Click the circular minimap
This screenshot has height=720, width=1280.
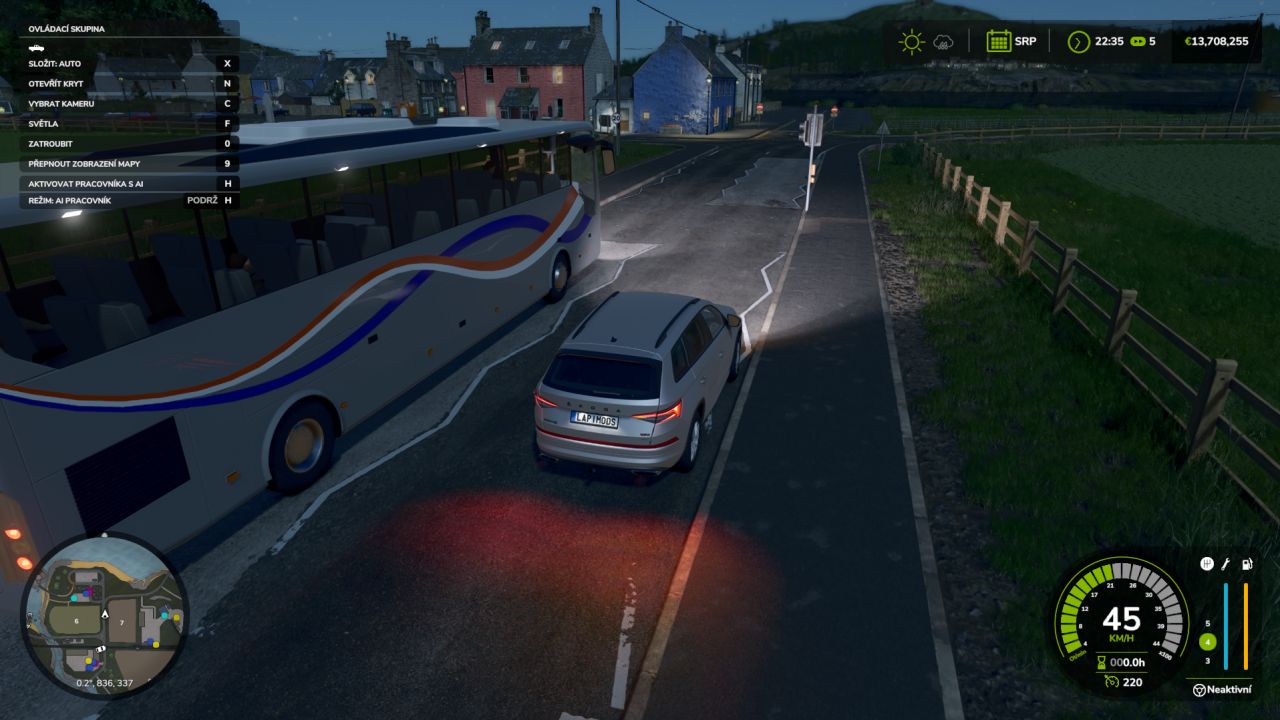pyautogui.click(x=104, y=615)
